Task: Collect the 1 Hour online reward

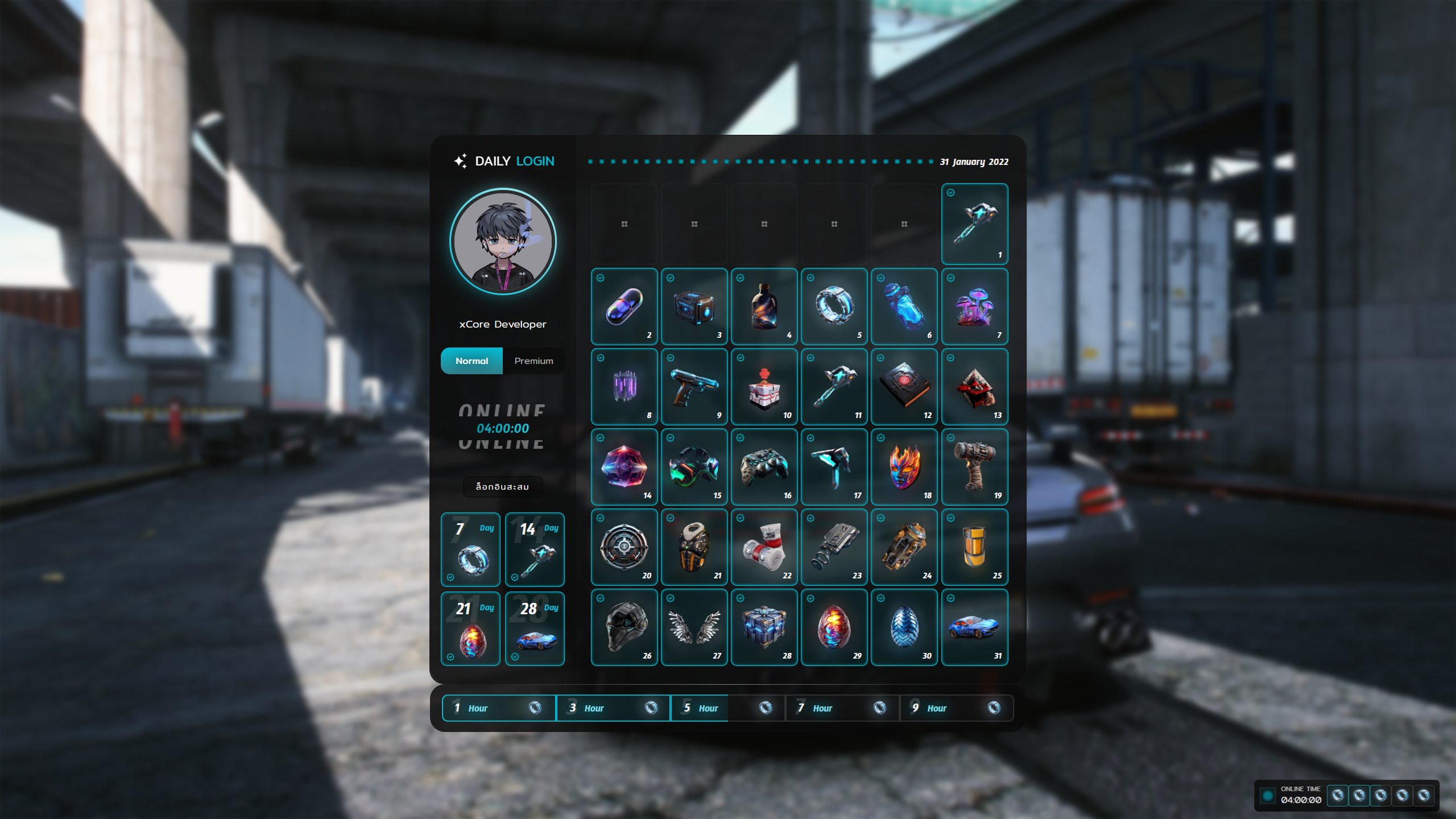Action: [499, 708]
